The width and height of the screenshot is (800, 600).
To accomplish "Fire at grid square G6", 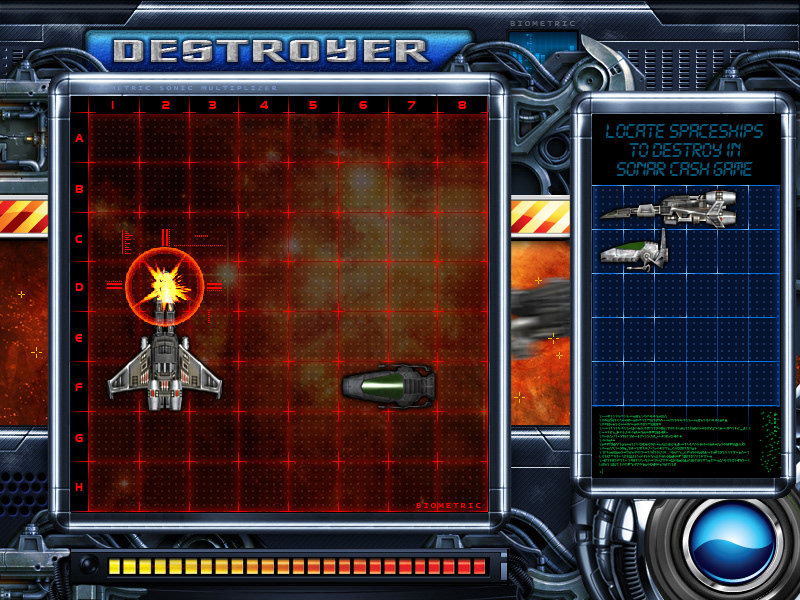I will (x=363, y=437).
